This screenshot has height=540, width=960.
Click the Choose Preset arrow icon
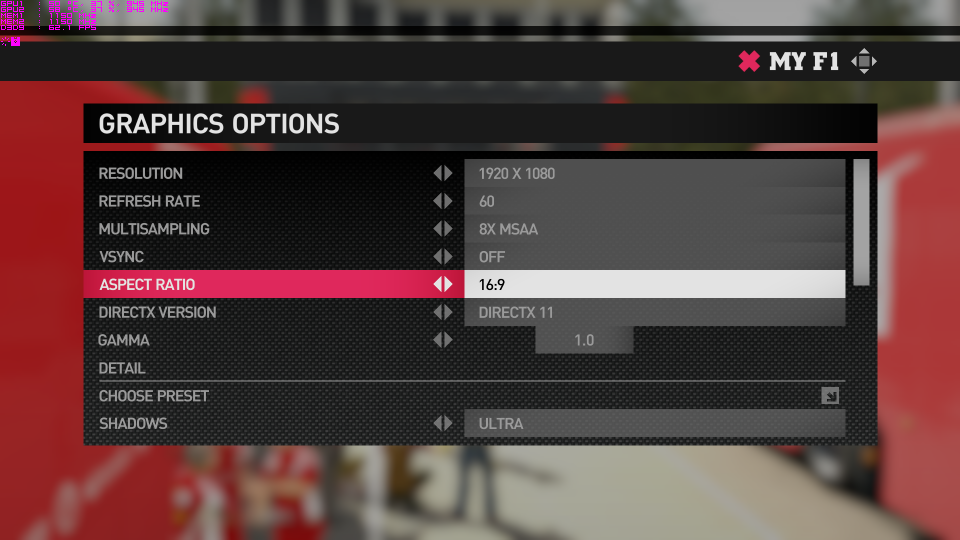tap(830, 396)
